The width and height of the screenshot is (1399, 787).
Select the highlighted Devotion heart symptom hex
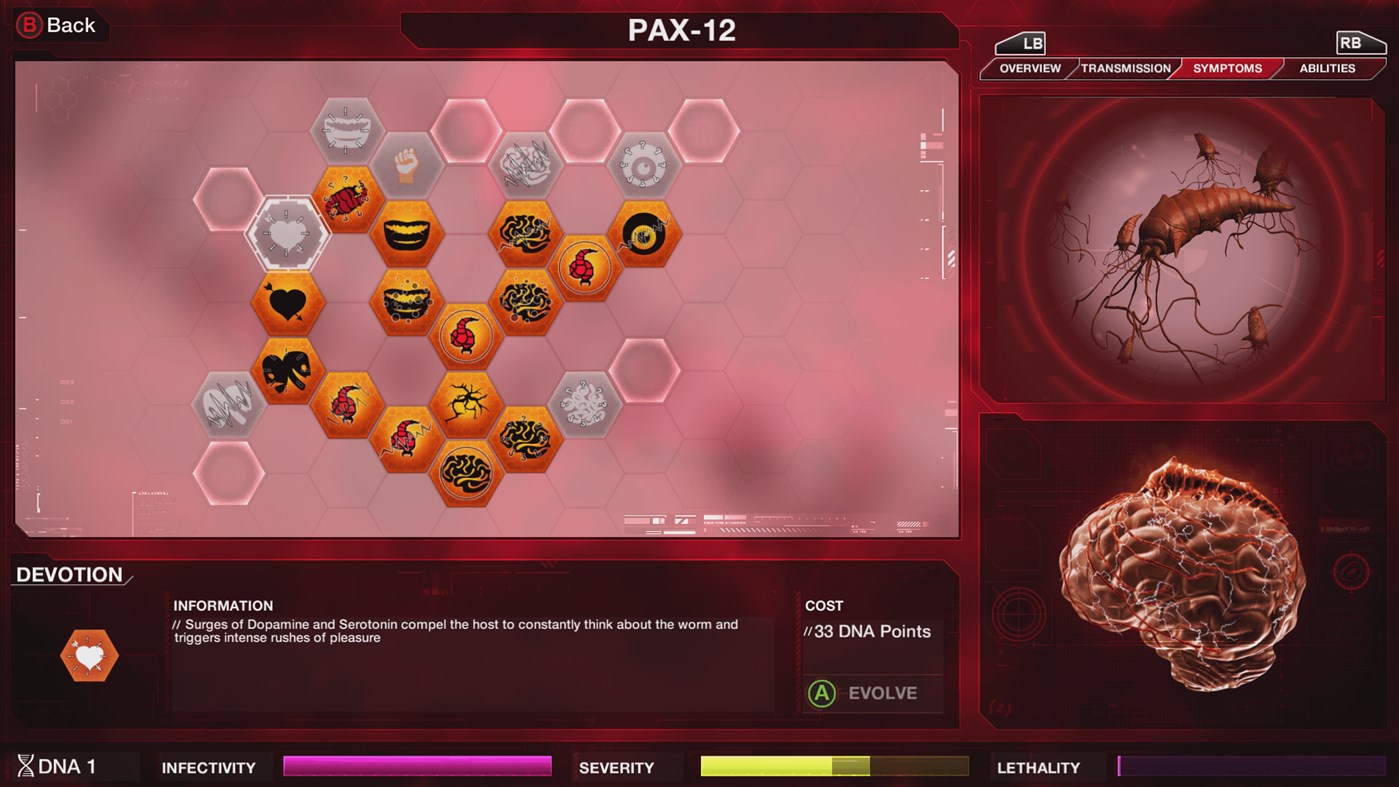286,234
